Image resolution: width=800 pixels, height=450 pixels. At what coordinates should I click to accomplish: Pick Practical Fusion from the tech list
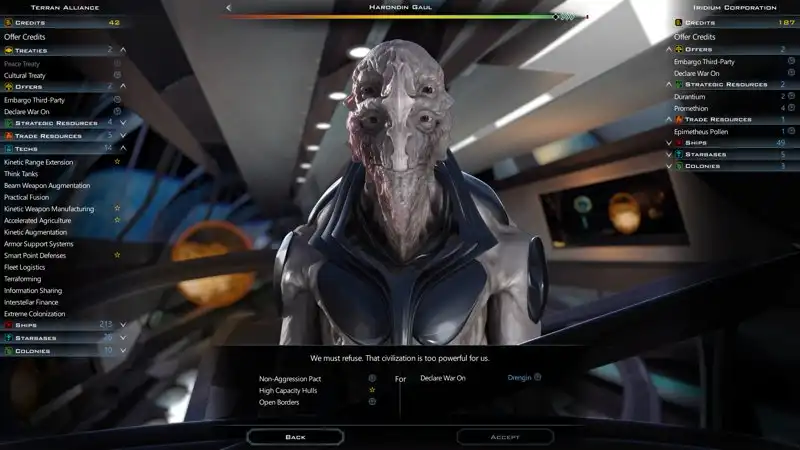pos(26,197)
